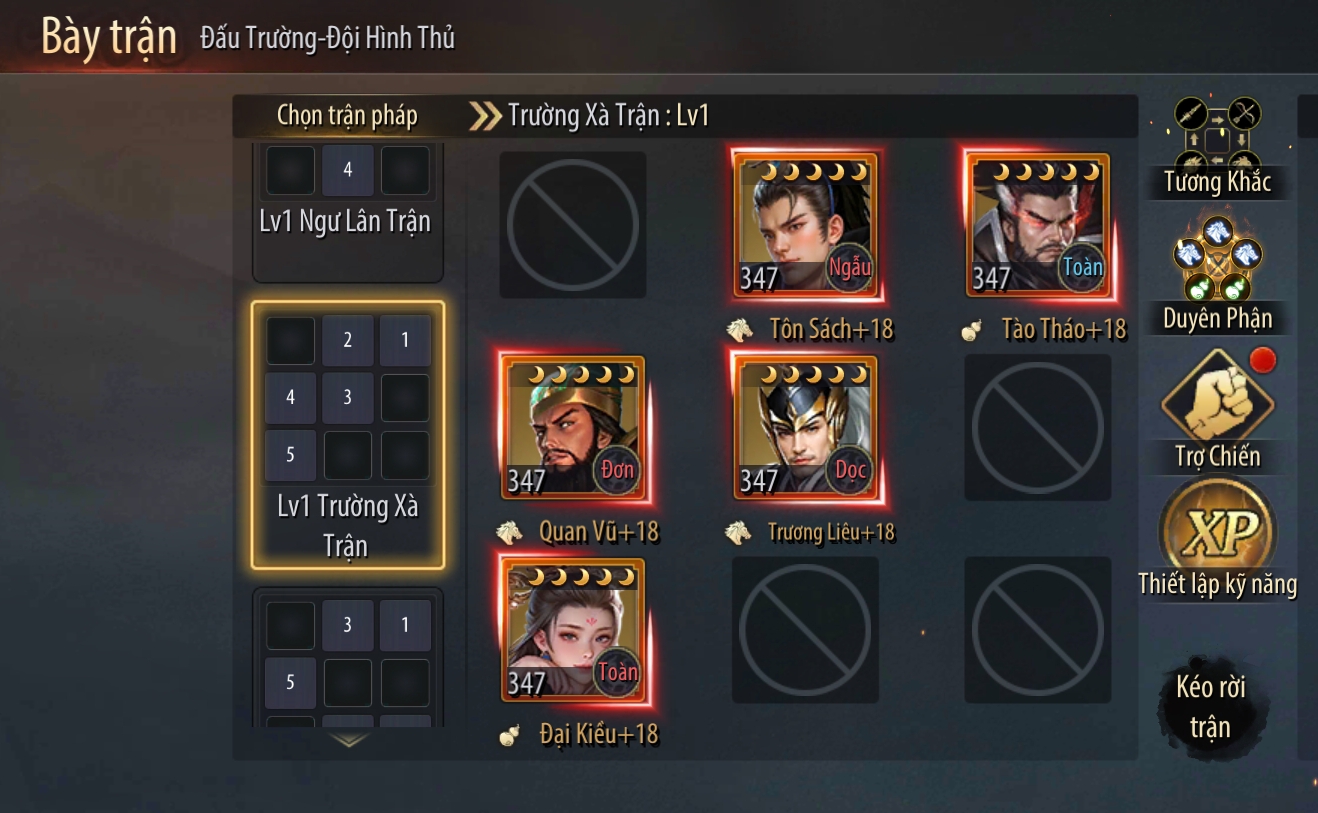The height and width of the screenshot is (813, 1318).
Task: Choose the Trương Liêu hero portrait
Action: click(805, 429)
